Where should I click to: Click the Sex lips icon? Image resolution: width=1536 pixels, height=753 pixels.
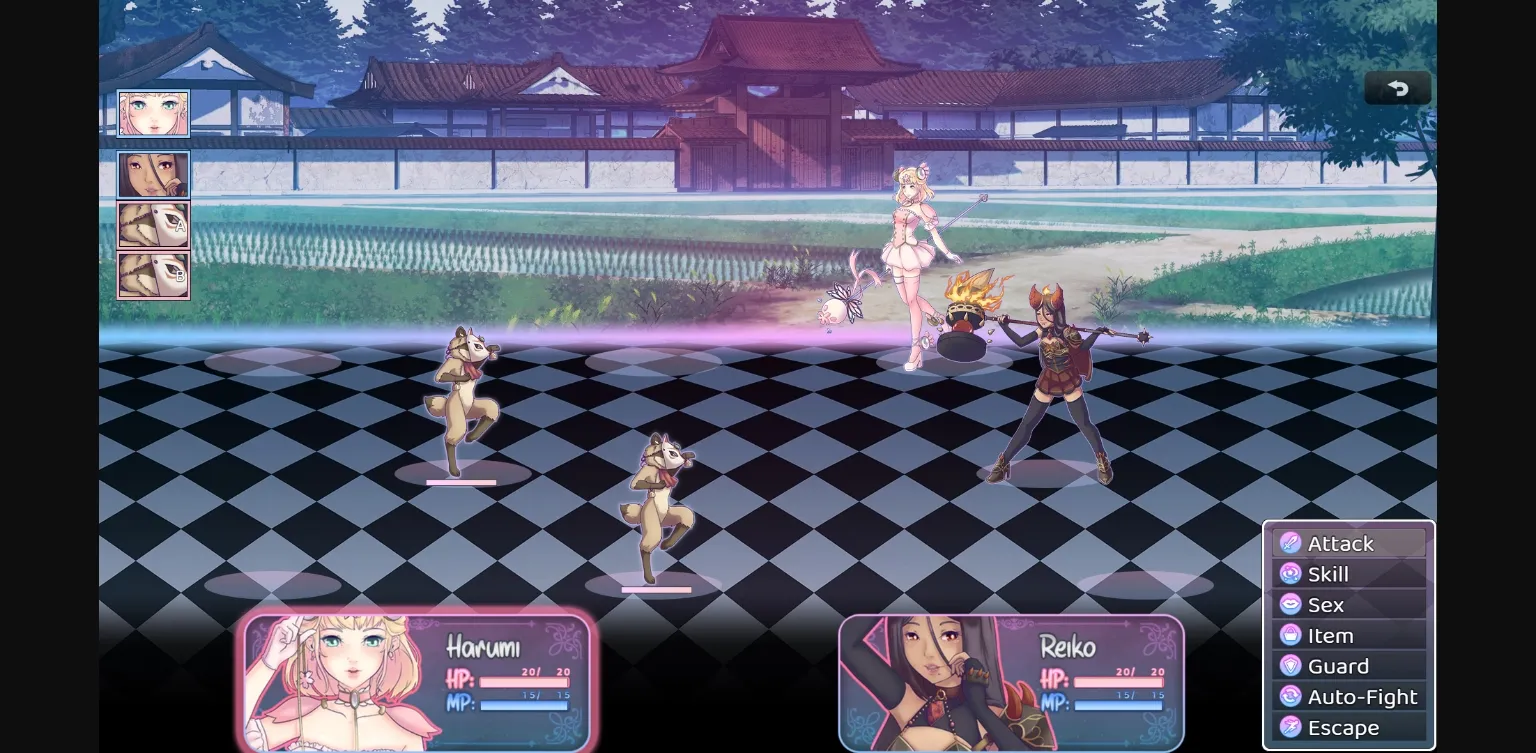[1290, 605]
